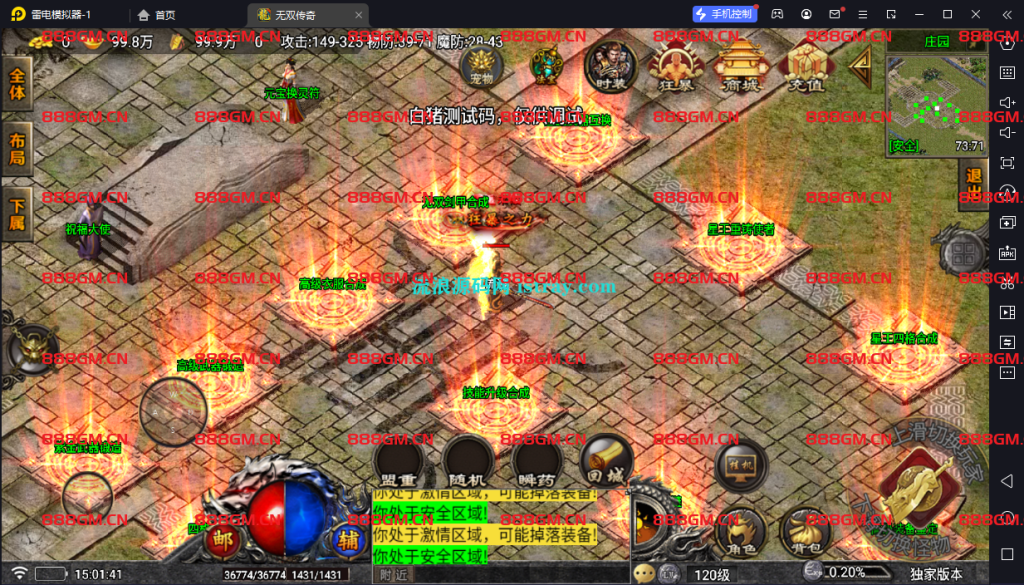Use the 瞬药 instant potion slot
1024x585 pixels.
[537, 462]
